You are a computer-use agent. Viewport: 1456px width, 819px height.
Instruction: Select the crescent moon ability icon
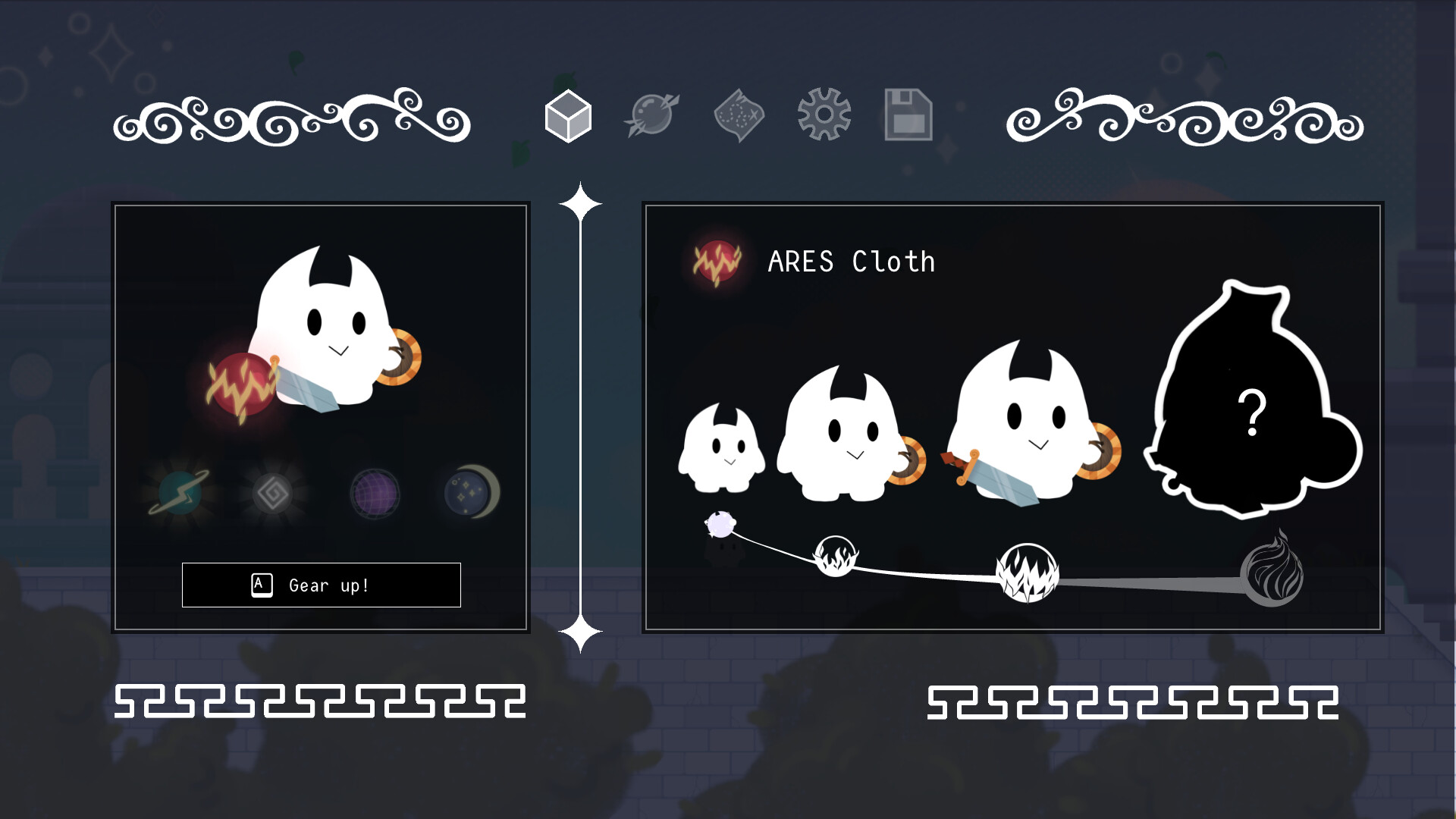[469, 491]
